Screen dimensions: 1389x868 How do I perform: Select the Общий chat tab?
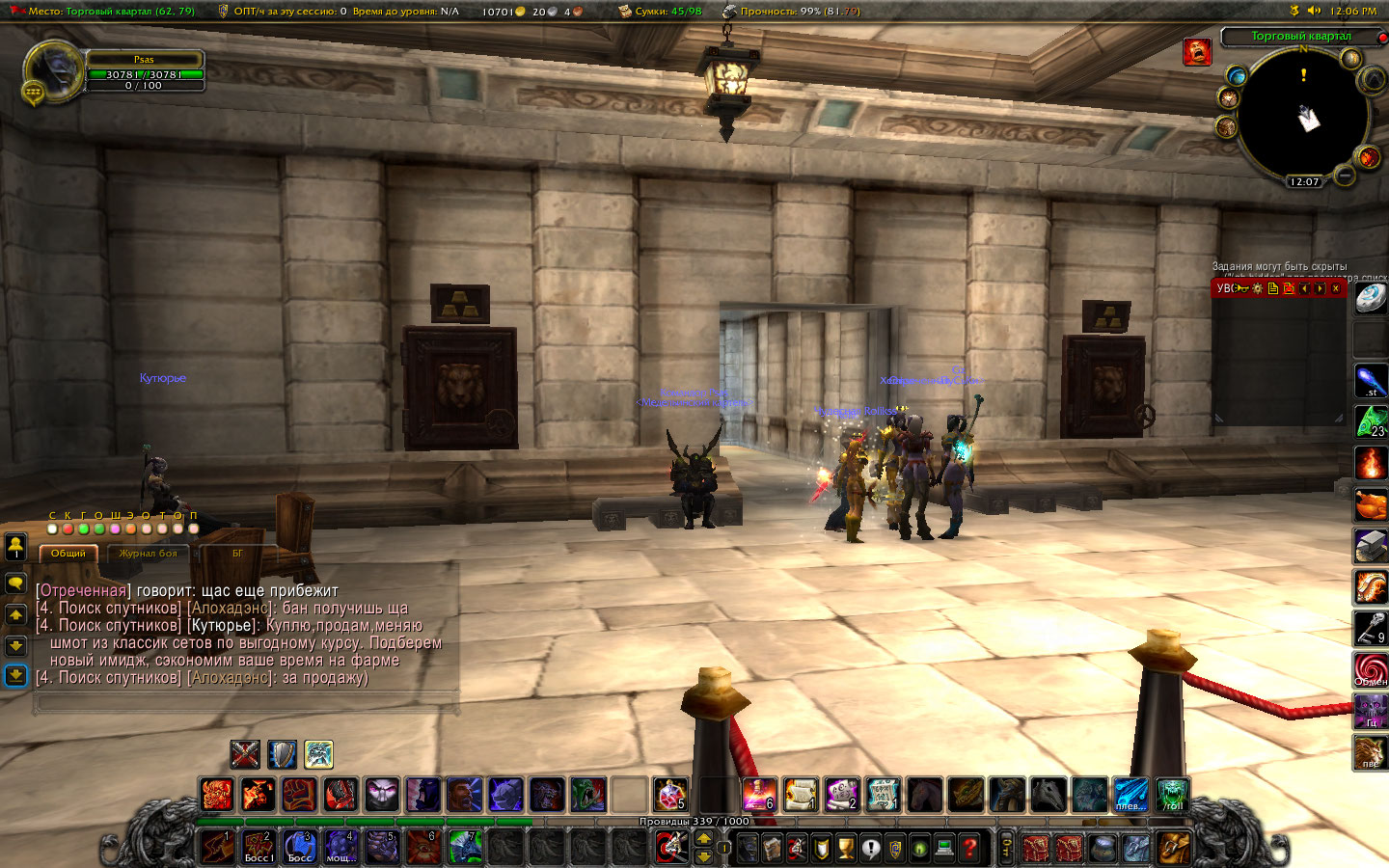68,554
